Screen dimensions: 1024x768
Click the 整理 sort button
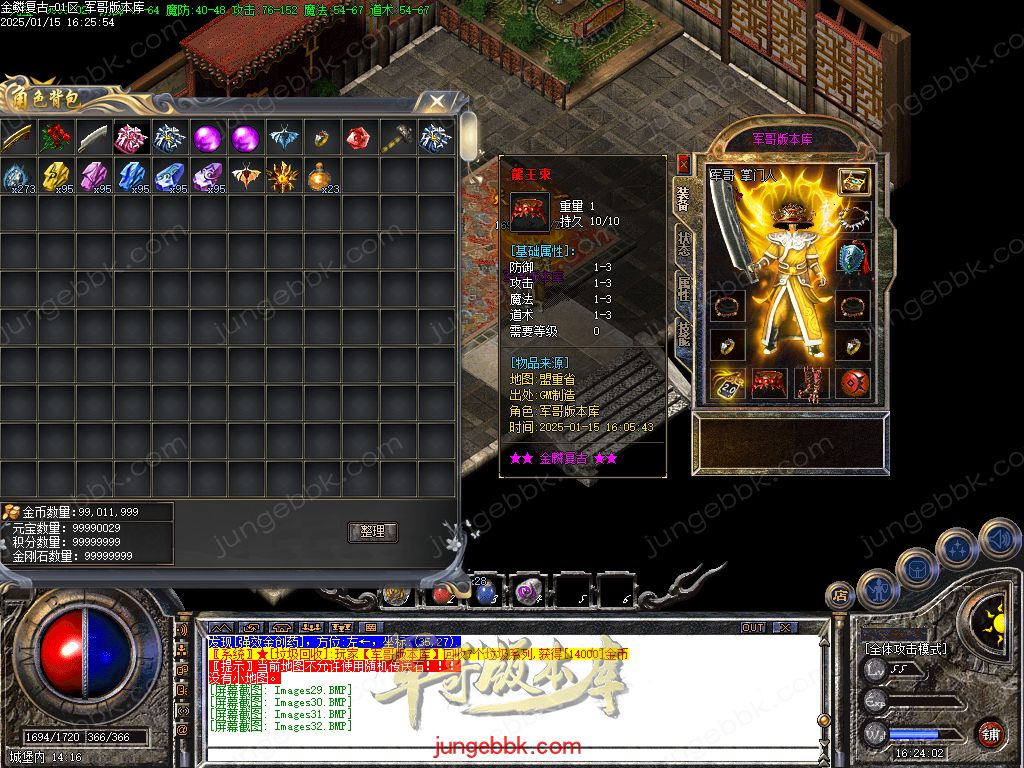click(x=372, y=532)
